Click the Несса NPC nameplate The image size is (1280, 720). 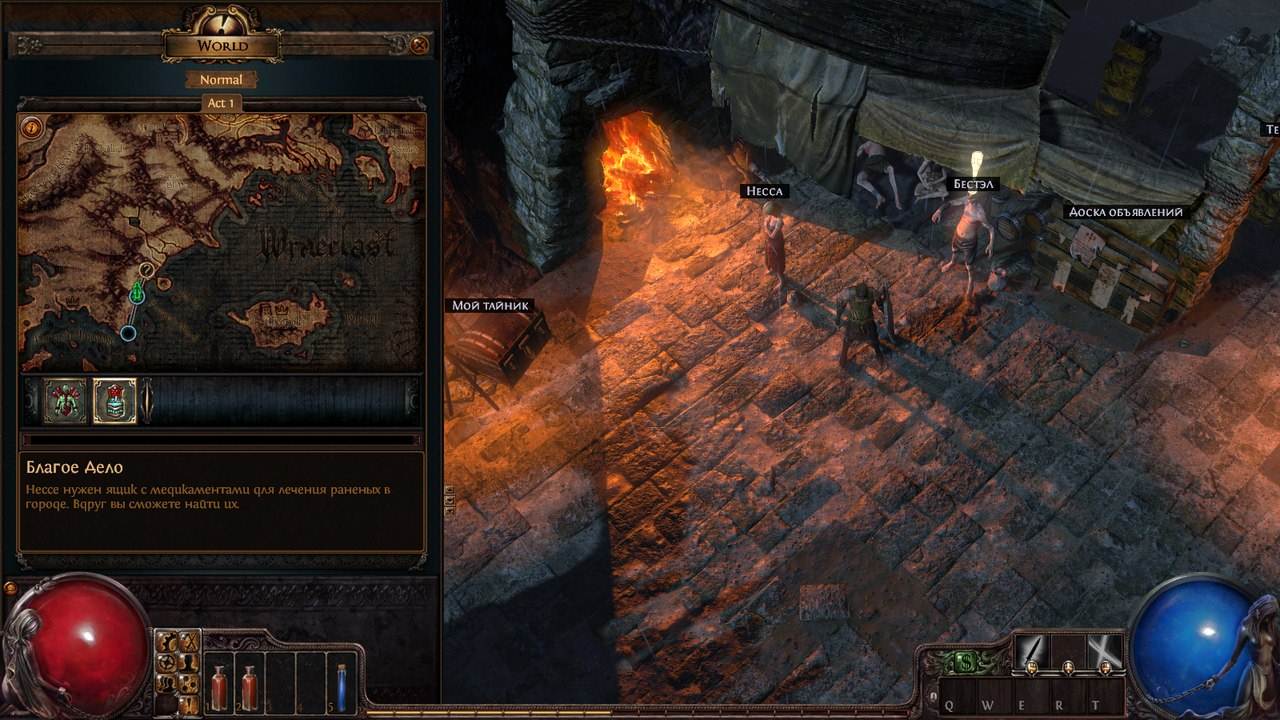pyautogui.click(x=767, y=190)
